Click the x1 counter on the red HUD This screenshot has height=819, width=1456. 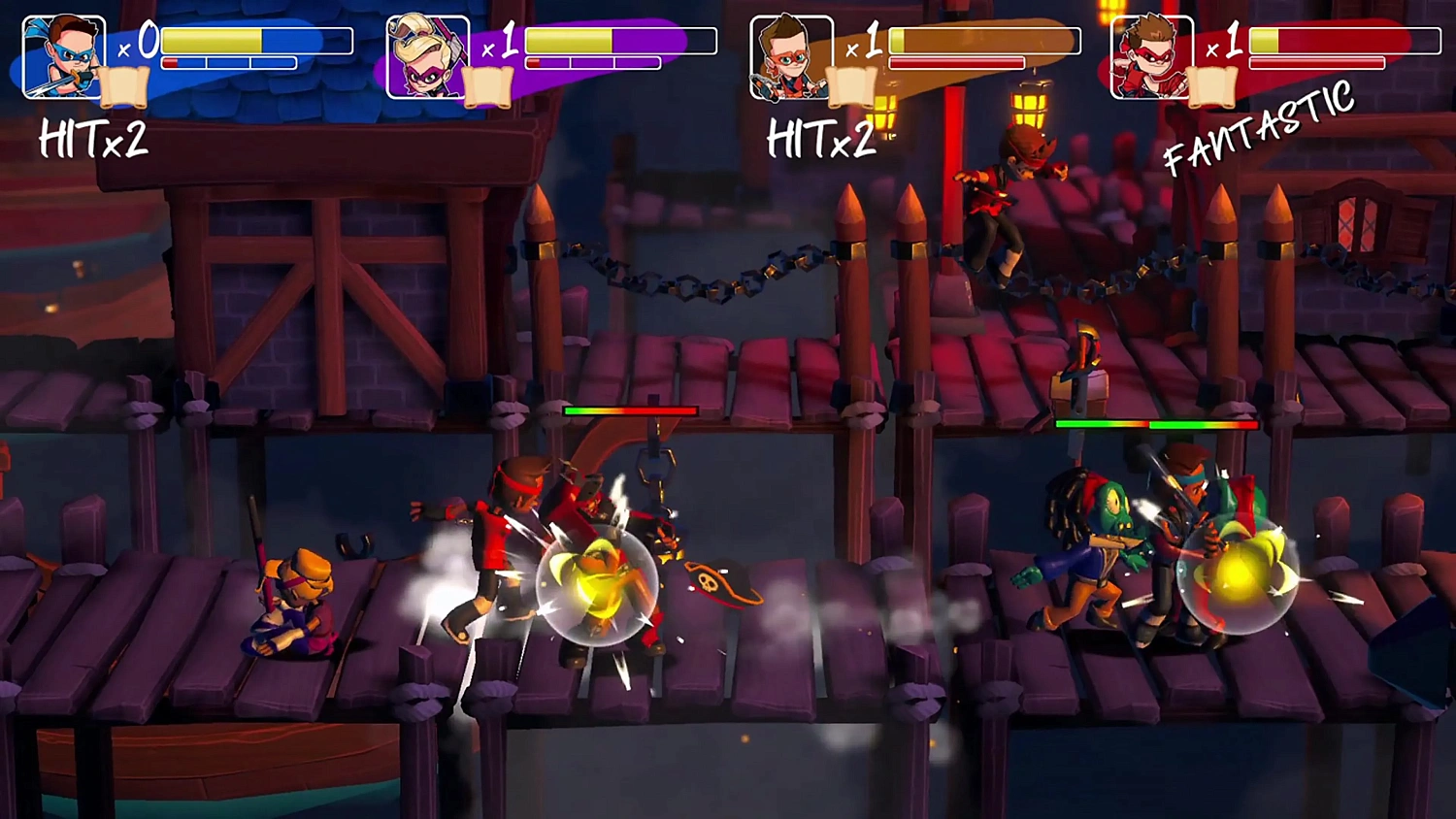[x=1221, y=45]
